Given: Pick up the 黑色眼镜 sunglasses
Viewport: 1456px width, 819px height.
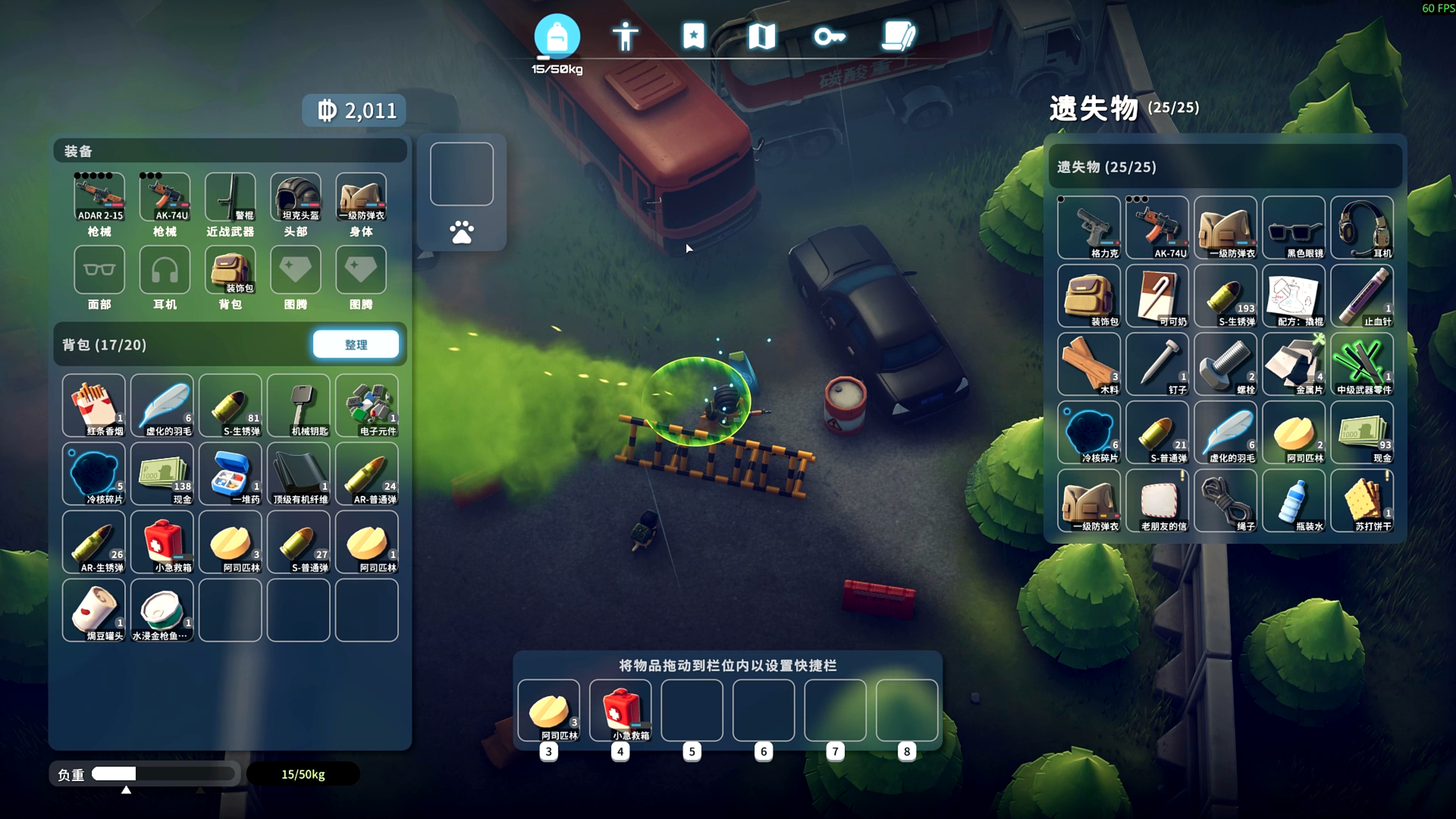Looking at the screenshot, I should pyautogui.click(x=1293, y=227).
